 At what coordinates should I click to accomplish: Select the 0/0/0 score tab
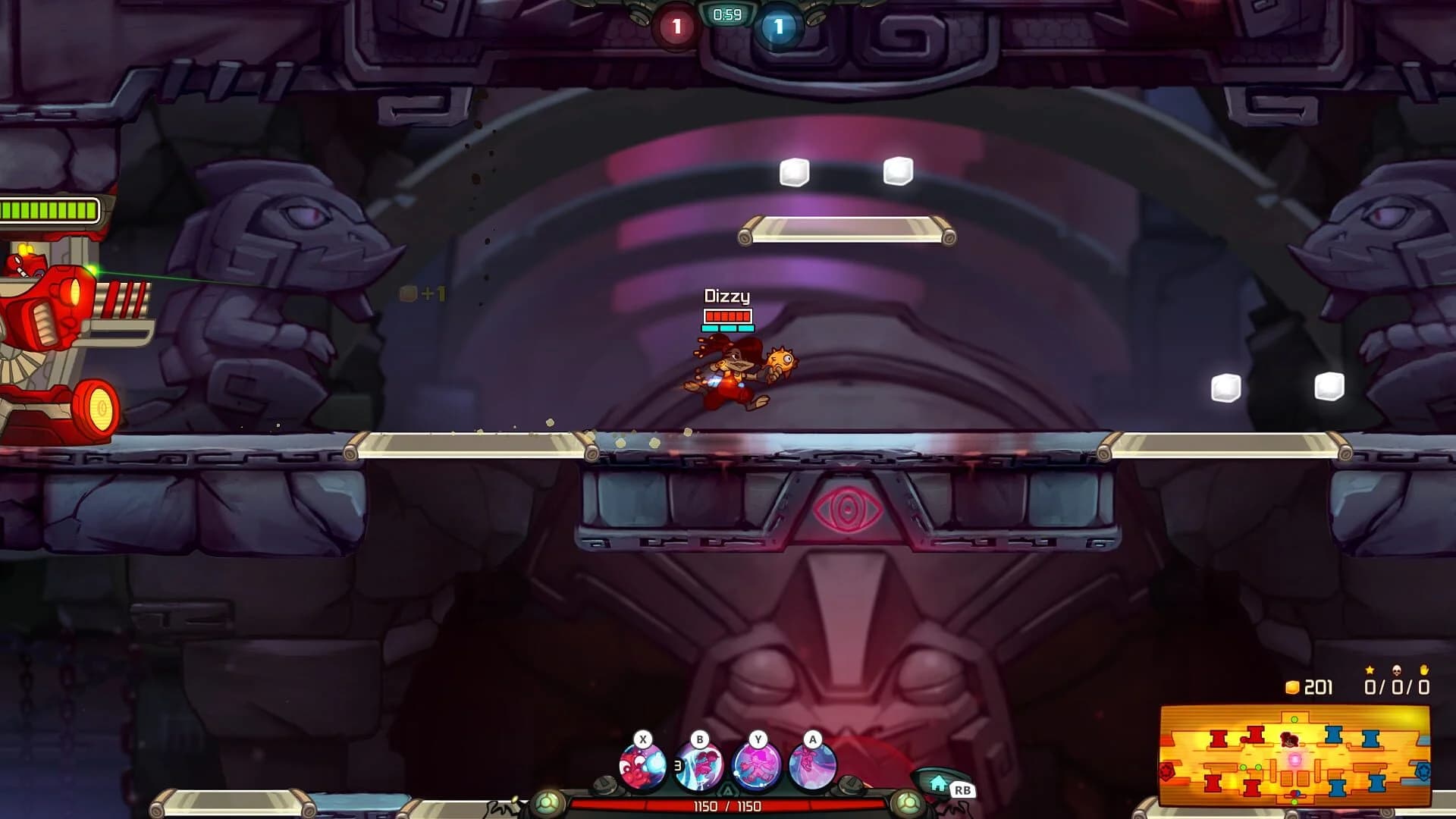(x=1398, y=688)
